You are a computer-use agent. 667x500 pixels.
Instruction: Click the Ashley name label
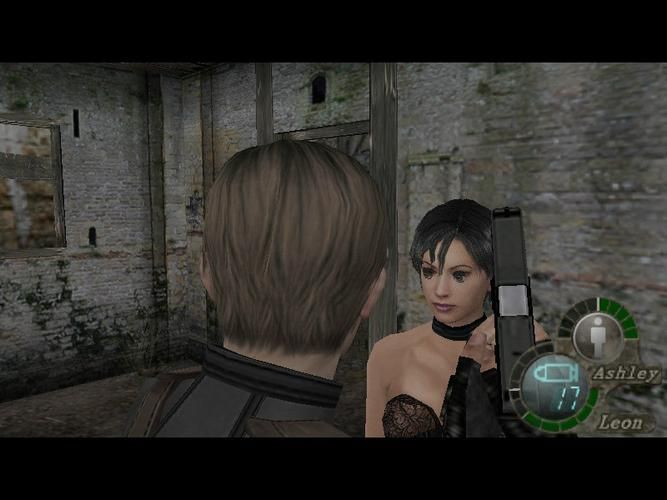pyautogui.click(x=625, y=373)
